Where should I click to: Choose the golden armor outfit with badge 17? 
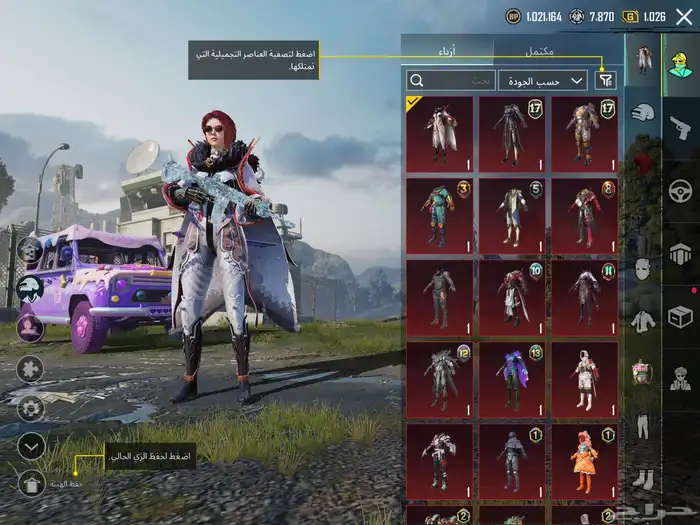584,134
